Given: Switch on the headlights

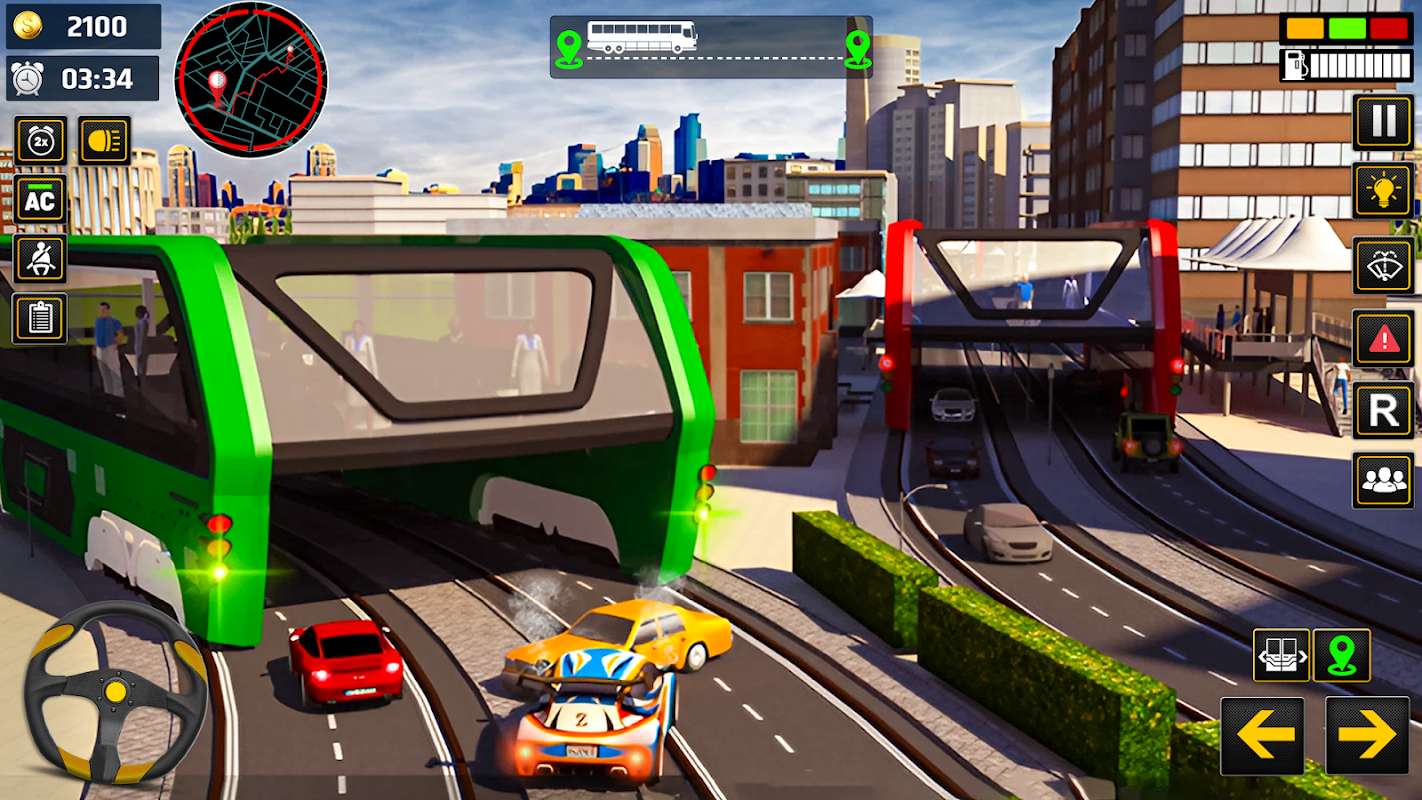Looking at the screenshot, I should [104, 140].
